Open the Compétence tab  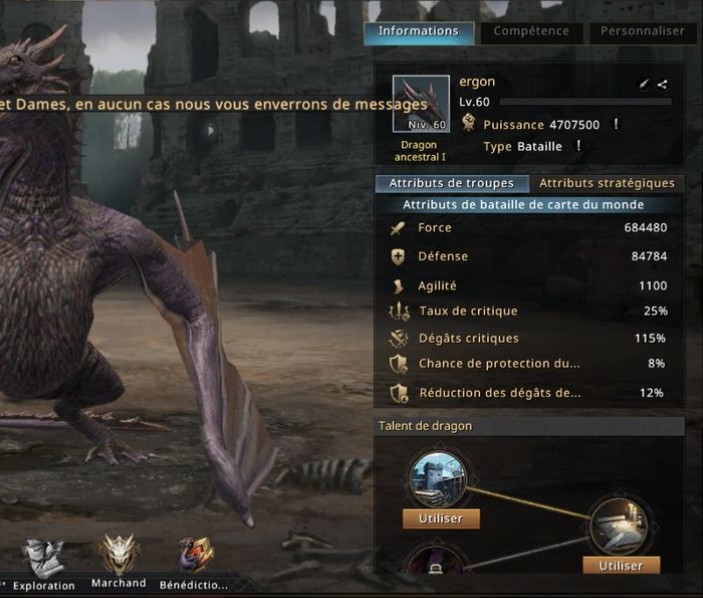click(x=531, y=31)
